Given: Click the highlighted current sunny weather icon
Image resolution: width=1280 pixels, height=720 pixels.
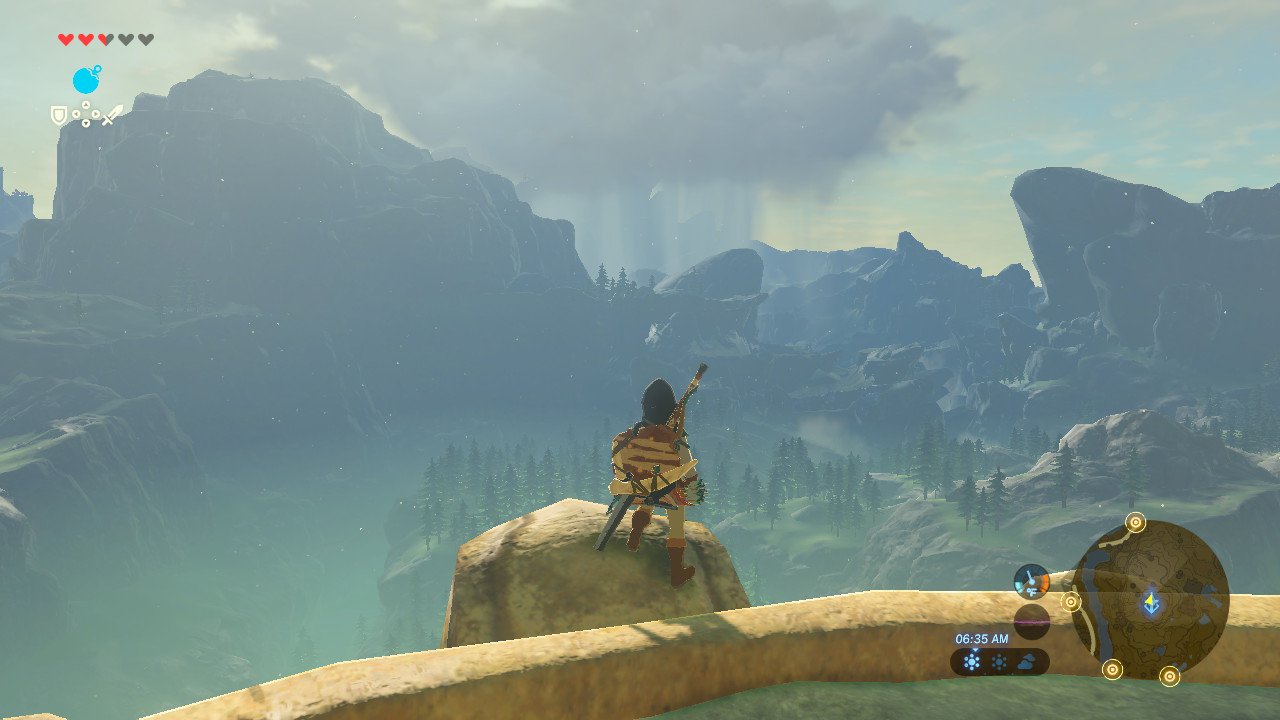Looking at the screenshot, I should [971, 661].
